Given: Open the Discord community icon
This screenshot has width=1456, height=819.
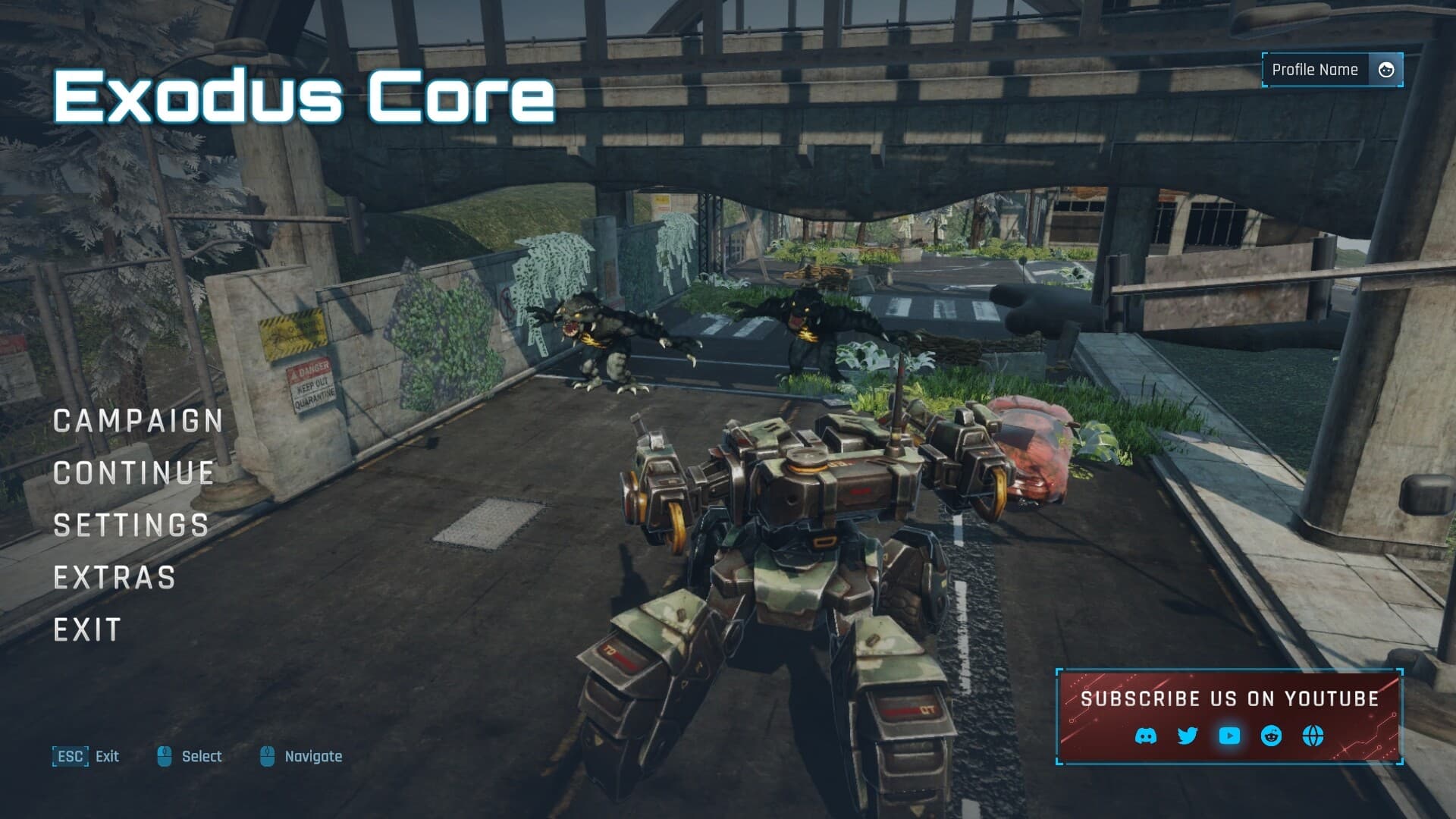Looking at the screenshot, I should 1147,735.
